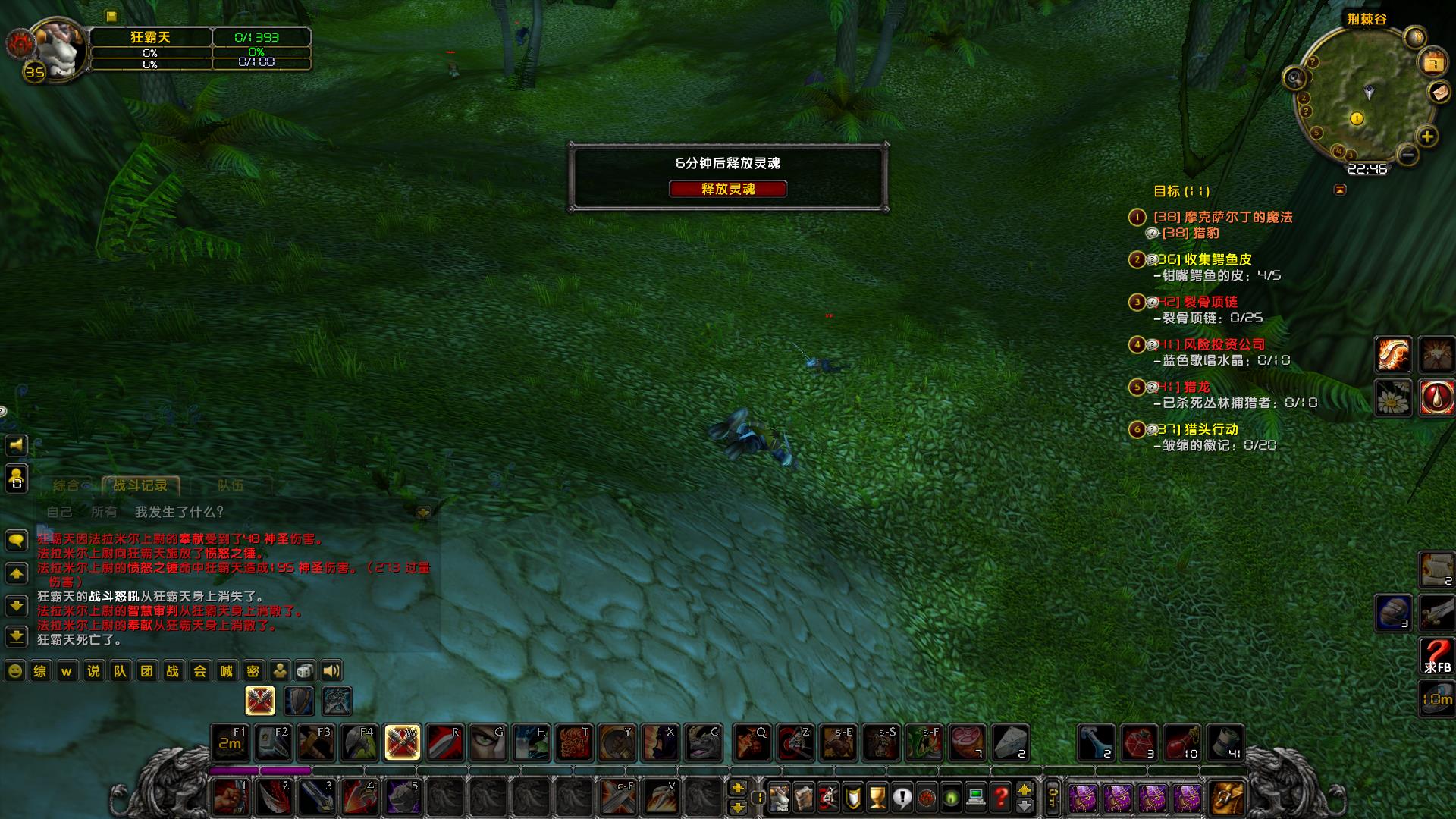The image size is (1456, 819).
Task: Open the 战斗记录 combat log tab
Action: (x=140, y=485)
